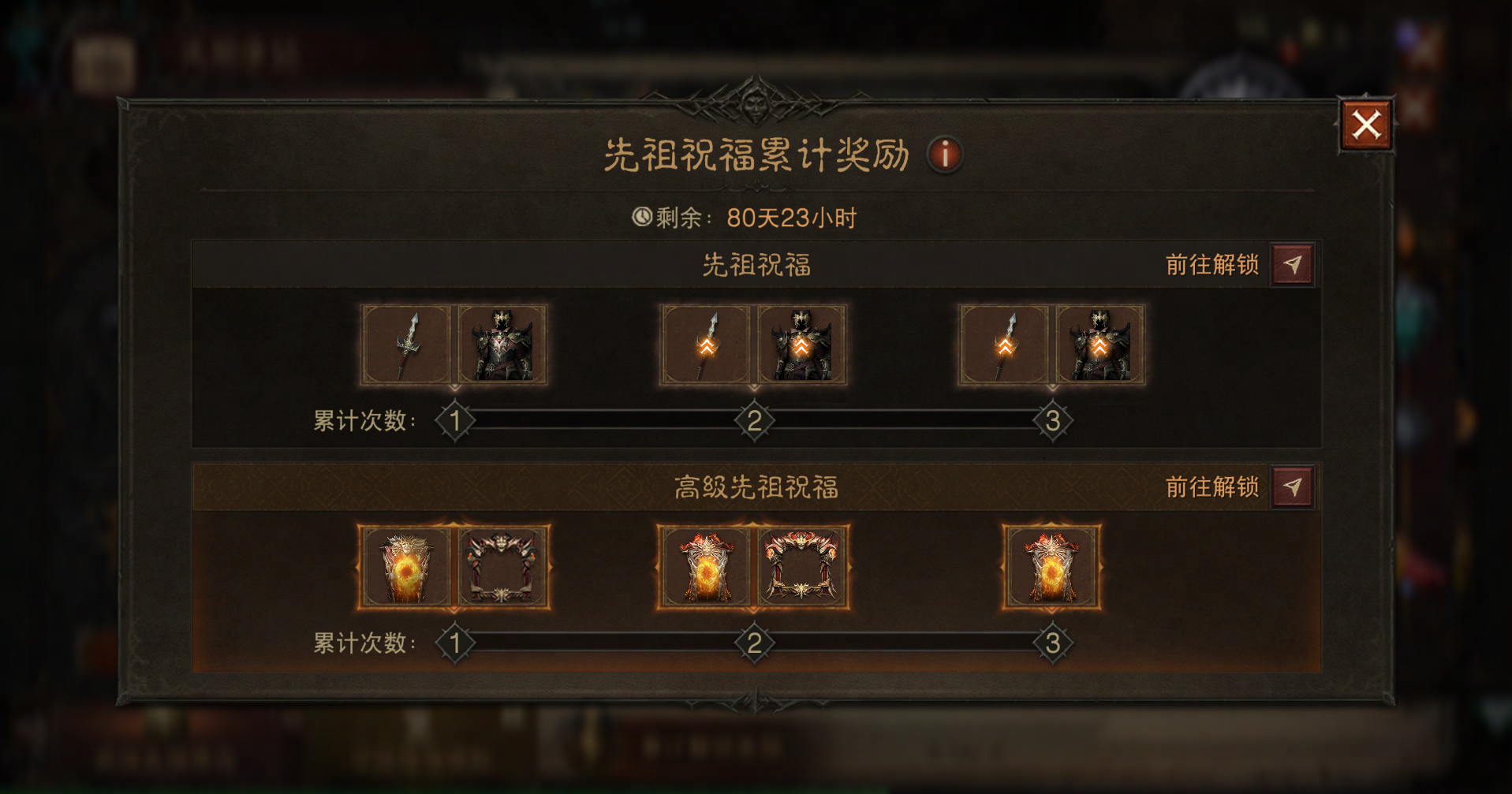View the lone portal reward at 高级先祖祝福 milestone 3

point(1051,567)
